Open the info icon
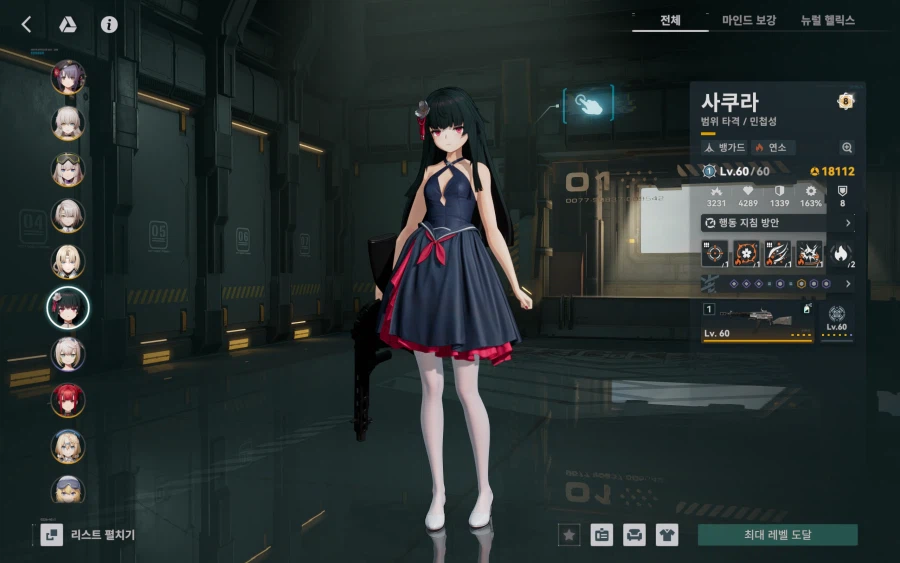The height and width of the screenshot is (563, 900). click(x=109, y=25)
